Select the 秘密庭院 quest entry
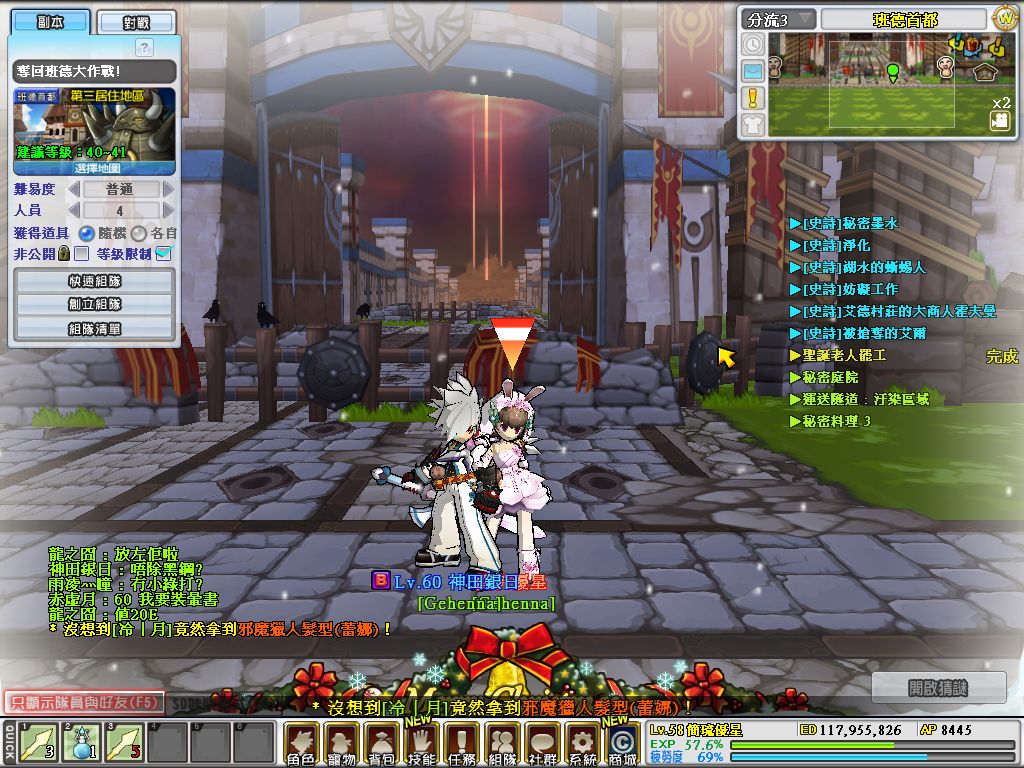1024x768 pixels. (830, 377)
